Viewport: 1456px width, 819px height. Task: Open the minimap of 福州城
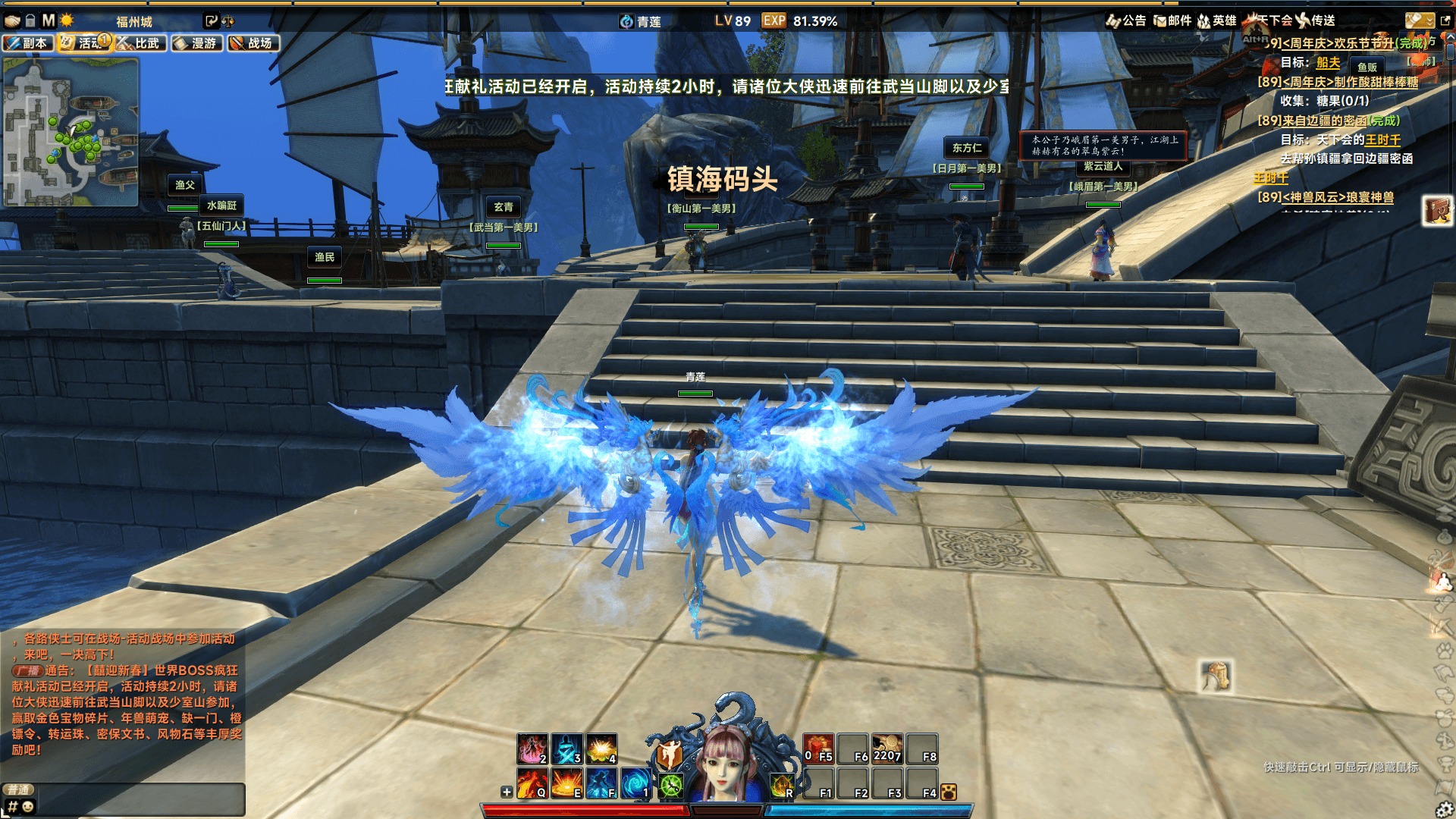click(x=71, y=133)
